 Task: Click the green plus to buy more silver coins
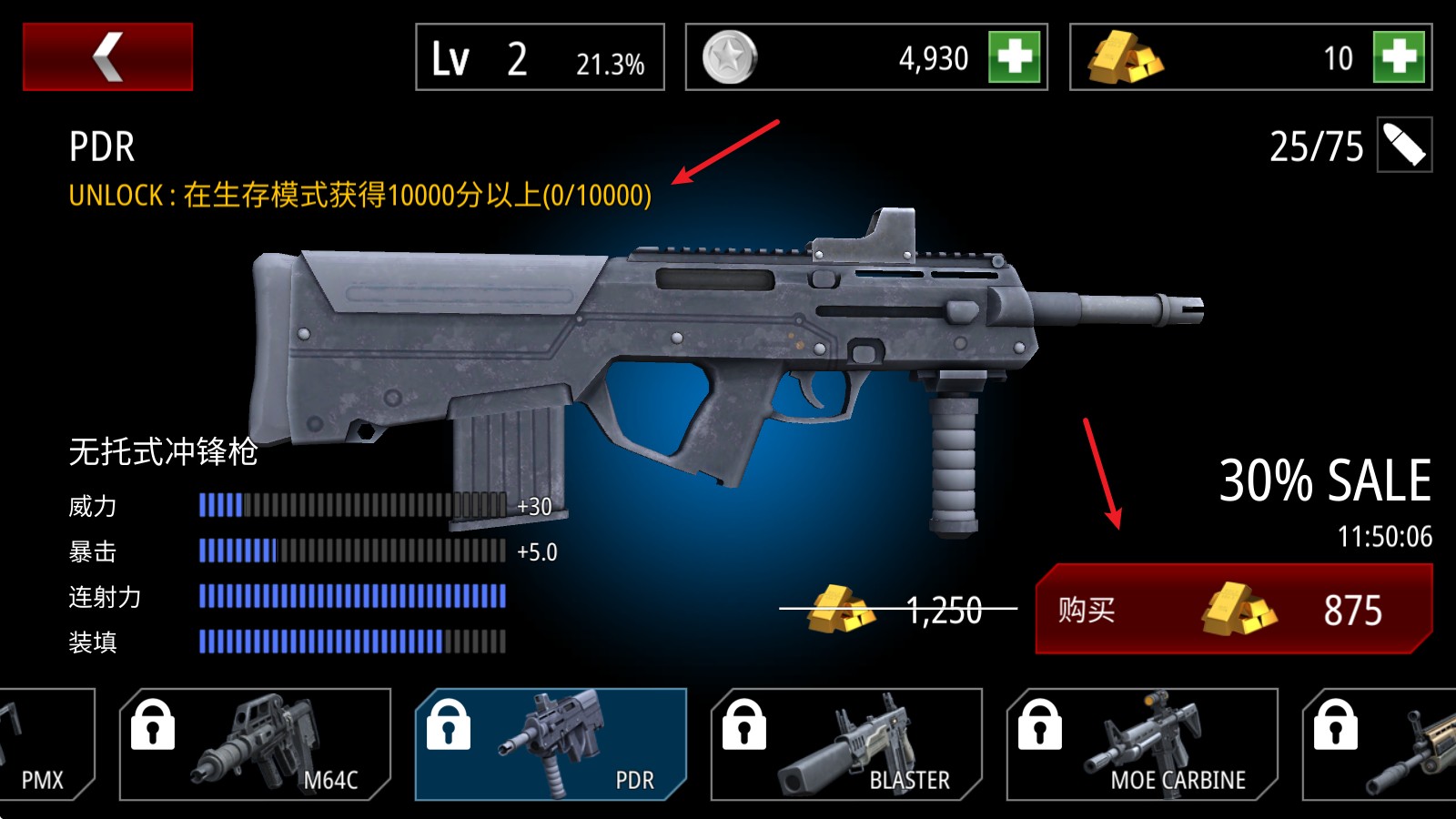tap(1013, 58)
